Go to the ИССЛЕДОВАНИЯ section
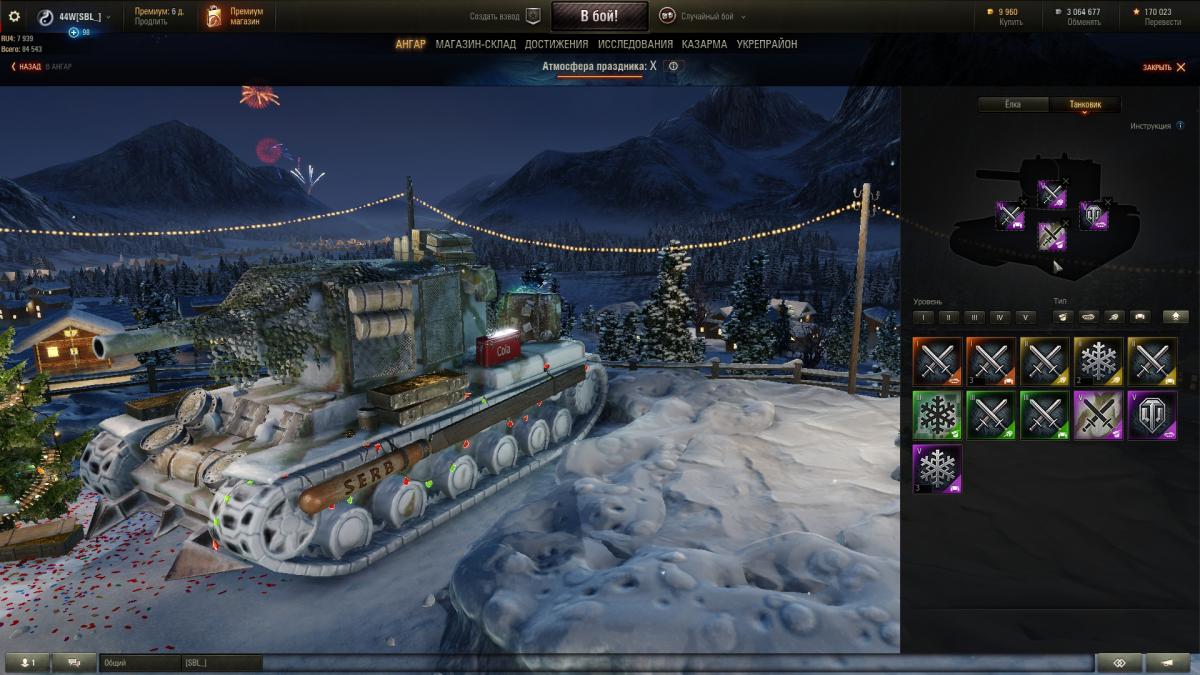The width and height of the screenshot is (1200, 675). (635, 44)
